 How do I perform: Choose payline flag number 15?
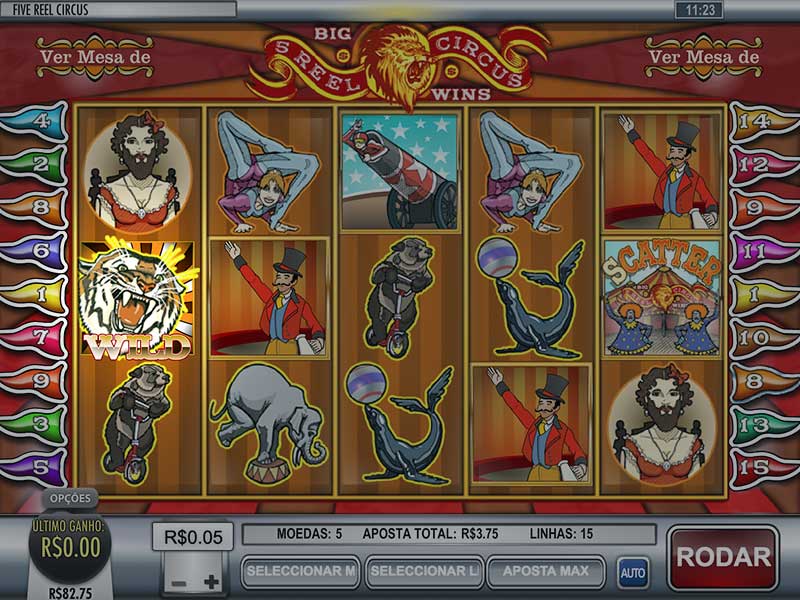(760, 467)
